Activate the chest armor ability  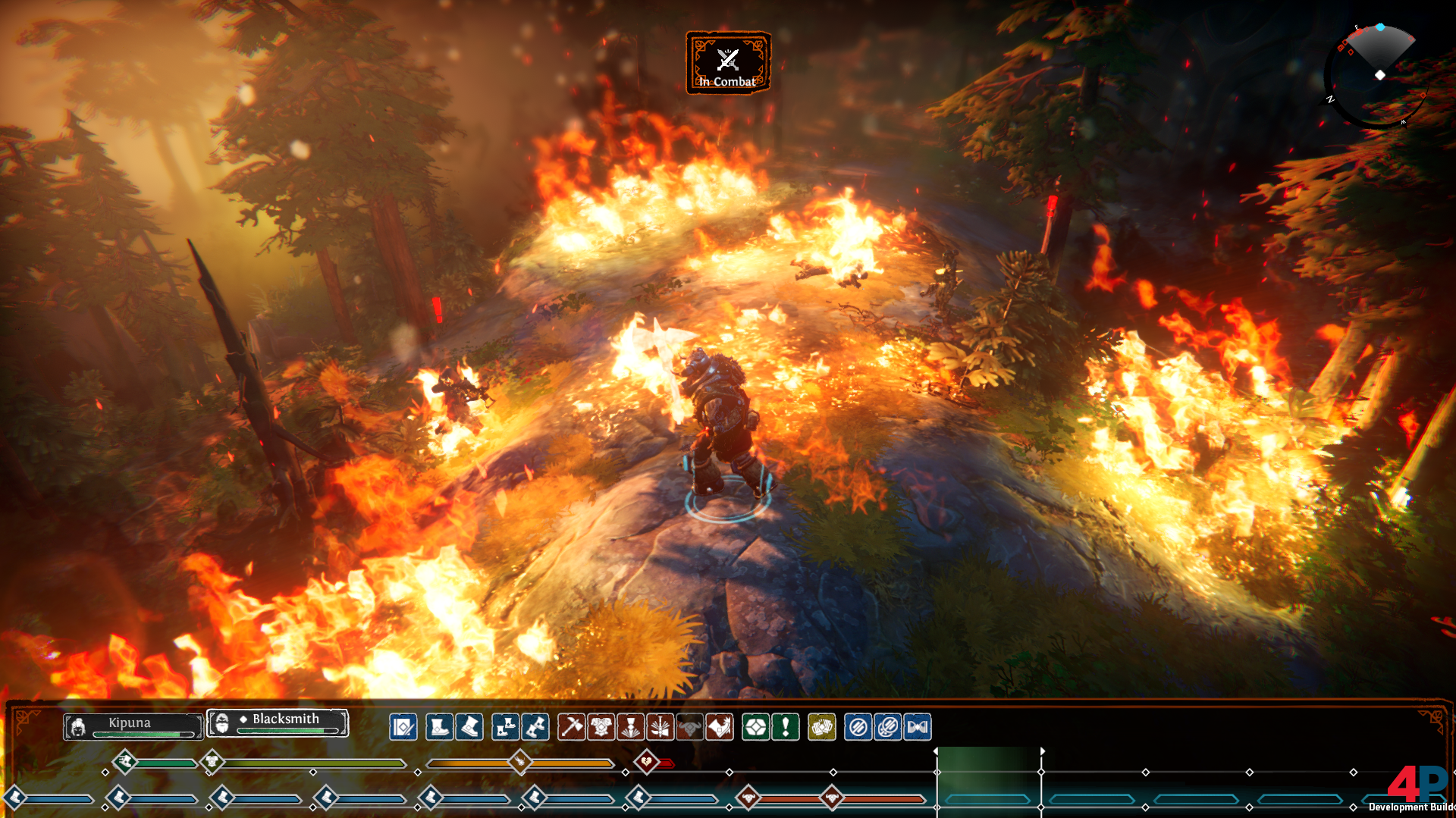[x=601, y=727]
